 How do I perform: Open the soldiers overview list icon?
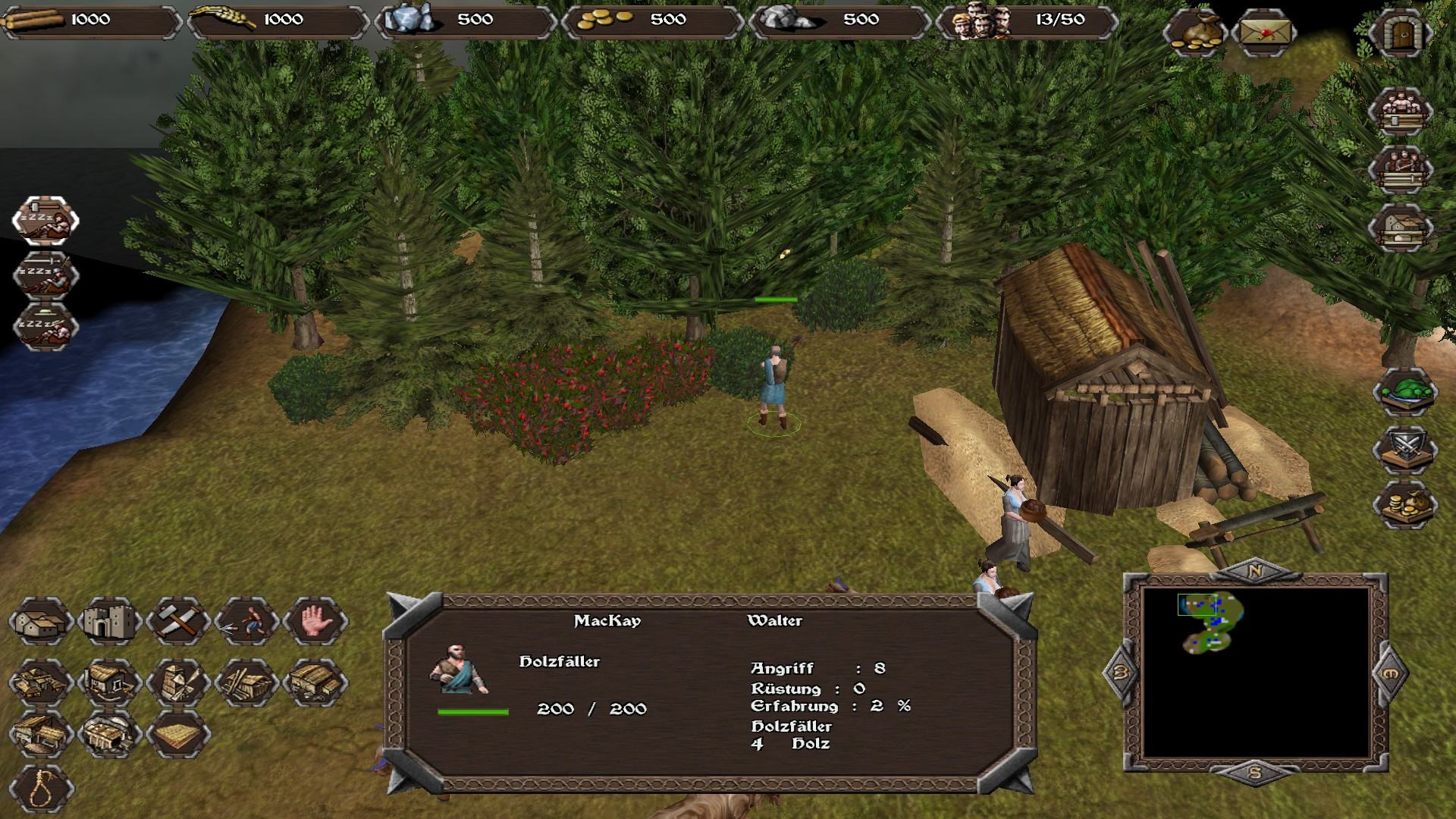[1400, 170]
